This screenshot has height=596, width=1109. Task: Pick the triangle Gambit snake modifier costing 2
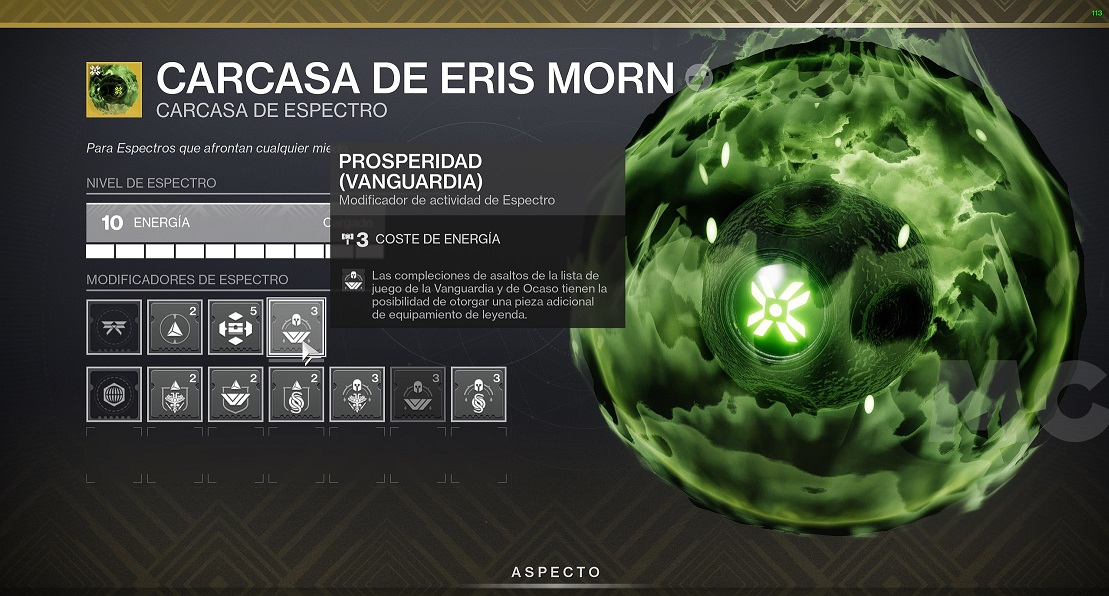pyautogui.click(x=296, y=394)
